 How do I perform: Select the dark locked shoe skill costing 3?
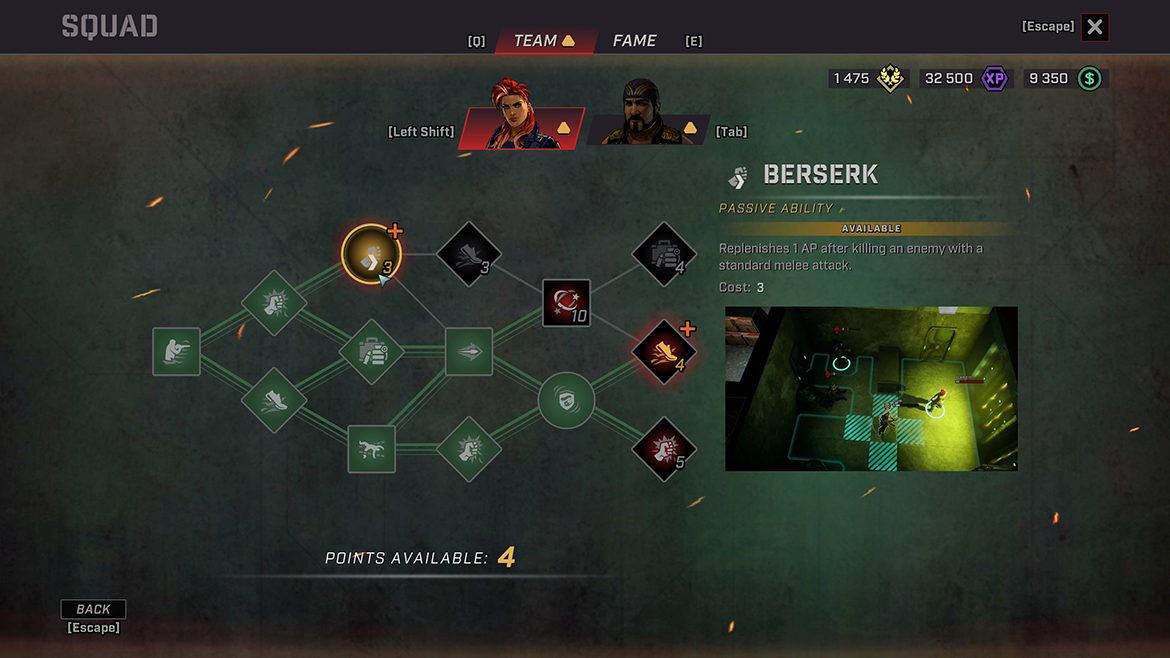pyautogui.click(x=469, y=254)
